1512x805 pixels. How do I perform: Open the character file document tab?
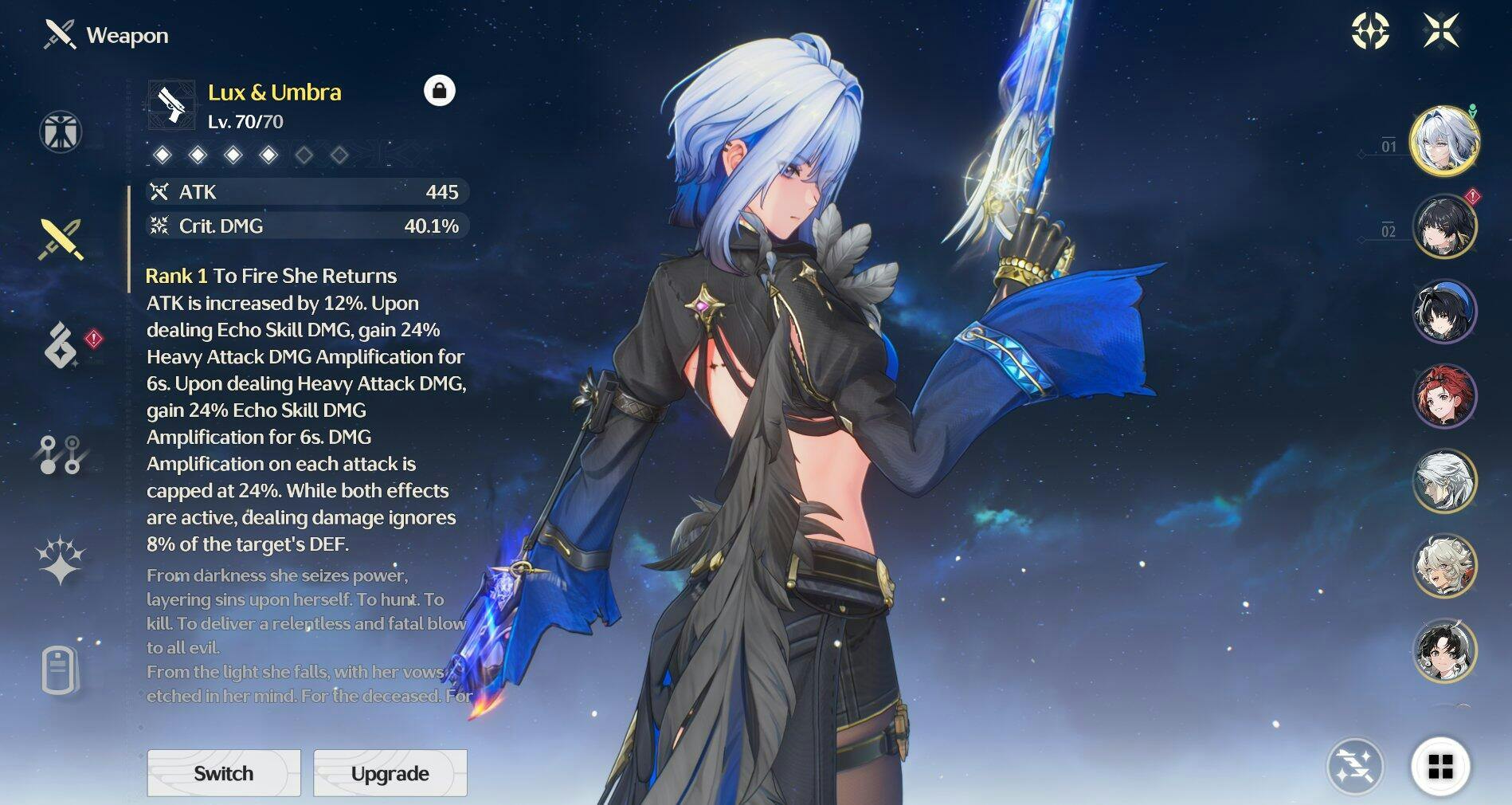pos(60,670)
